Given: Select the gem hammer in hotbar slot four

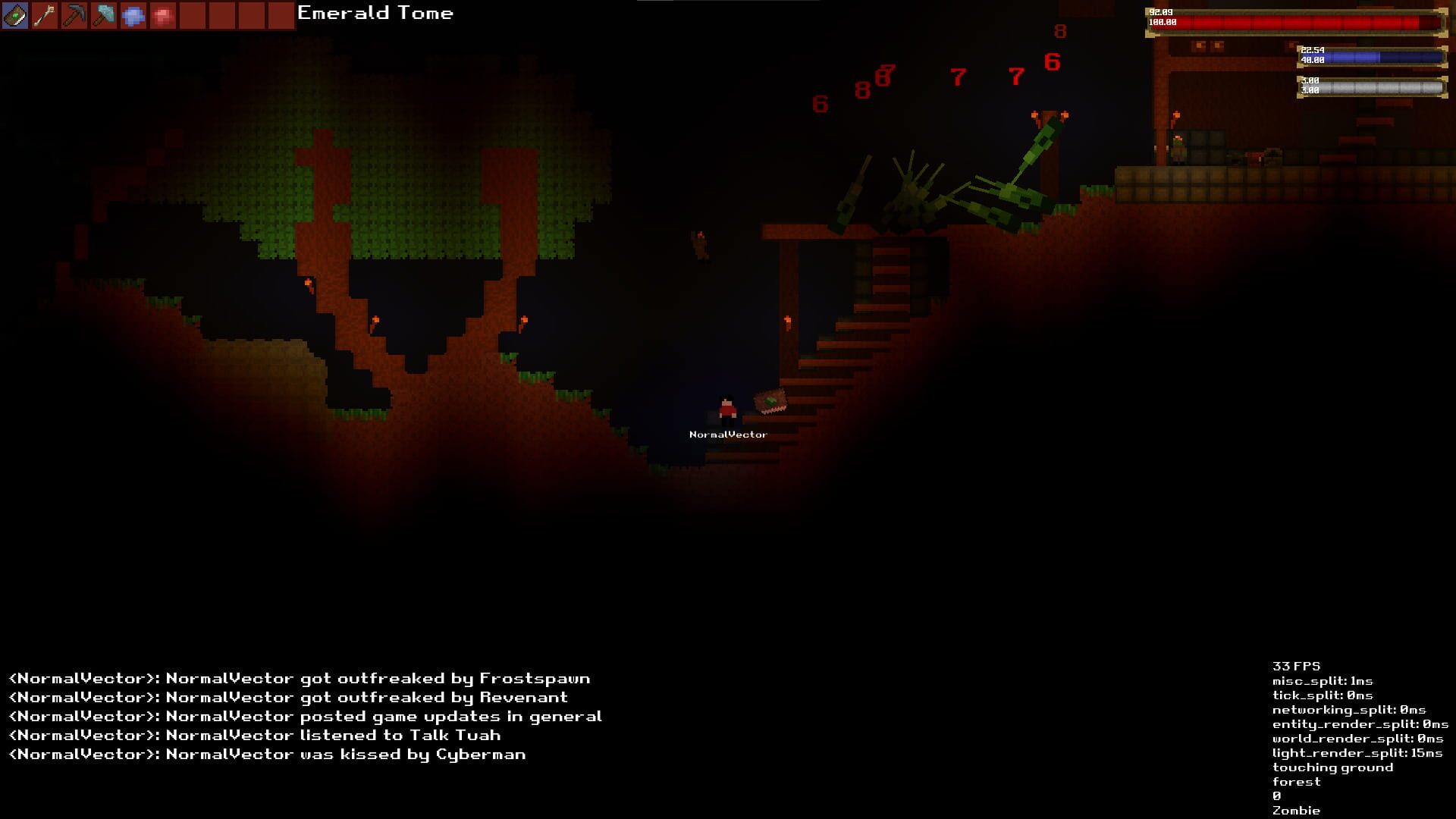Looking at the screenshot, I should pyautogui.click(x=105, y=14).
